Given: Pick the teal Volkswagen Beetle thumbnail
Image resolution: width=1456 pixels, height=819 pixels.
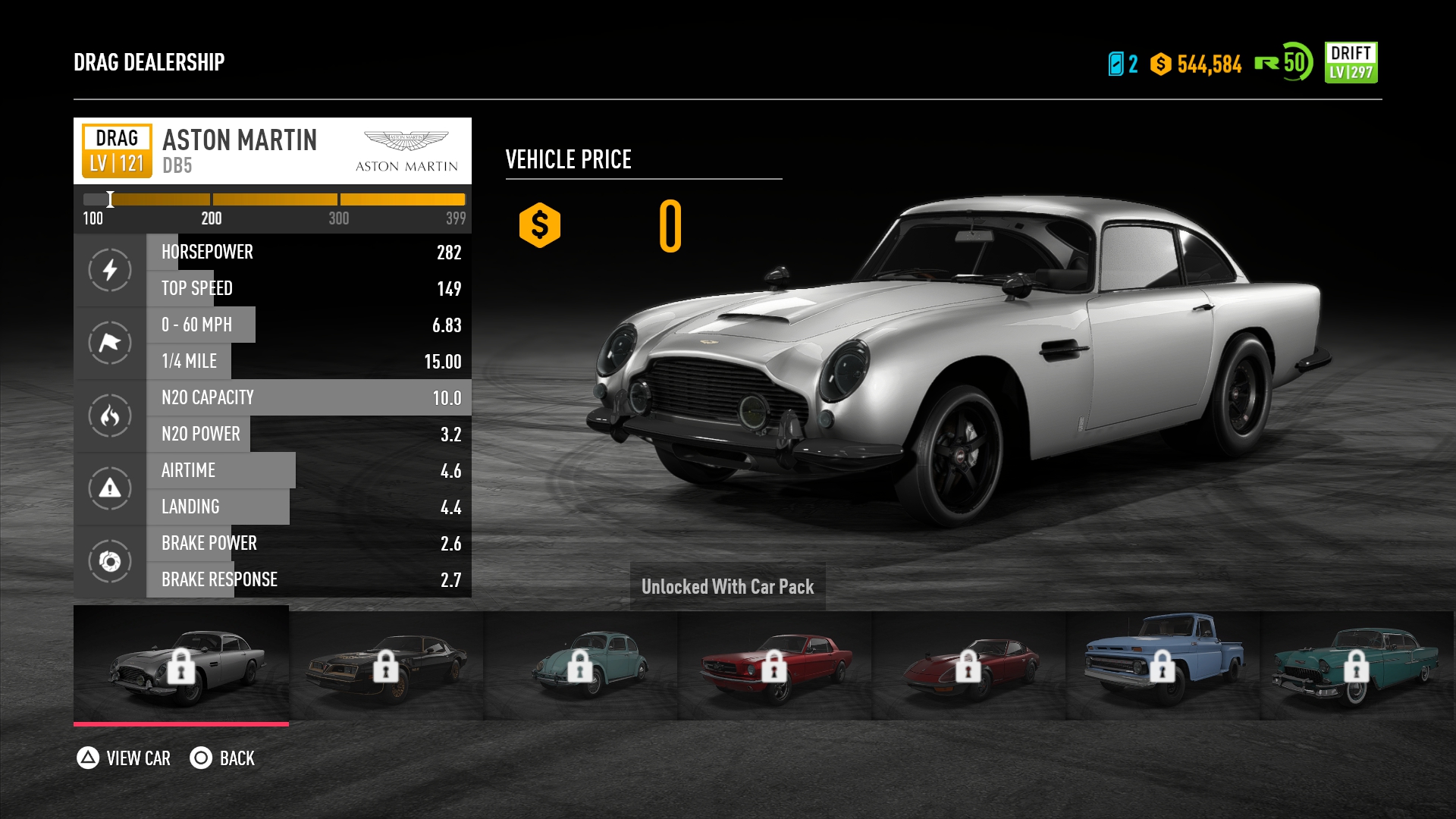Looking at the screenshot, I should [580, 665].
